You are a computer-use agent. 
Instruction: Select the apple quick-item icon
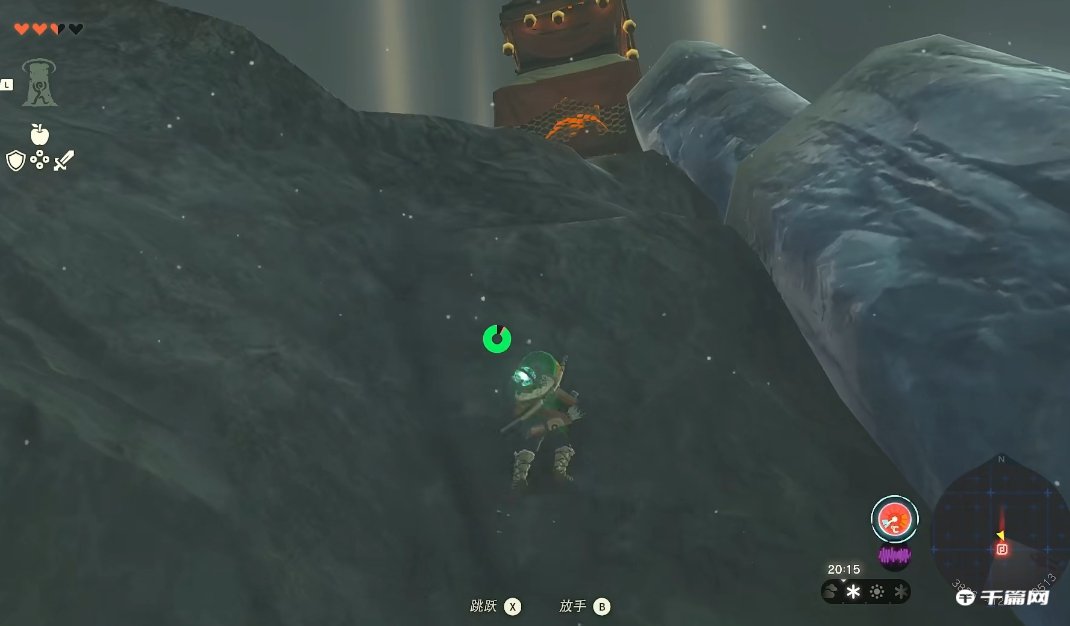39,133
